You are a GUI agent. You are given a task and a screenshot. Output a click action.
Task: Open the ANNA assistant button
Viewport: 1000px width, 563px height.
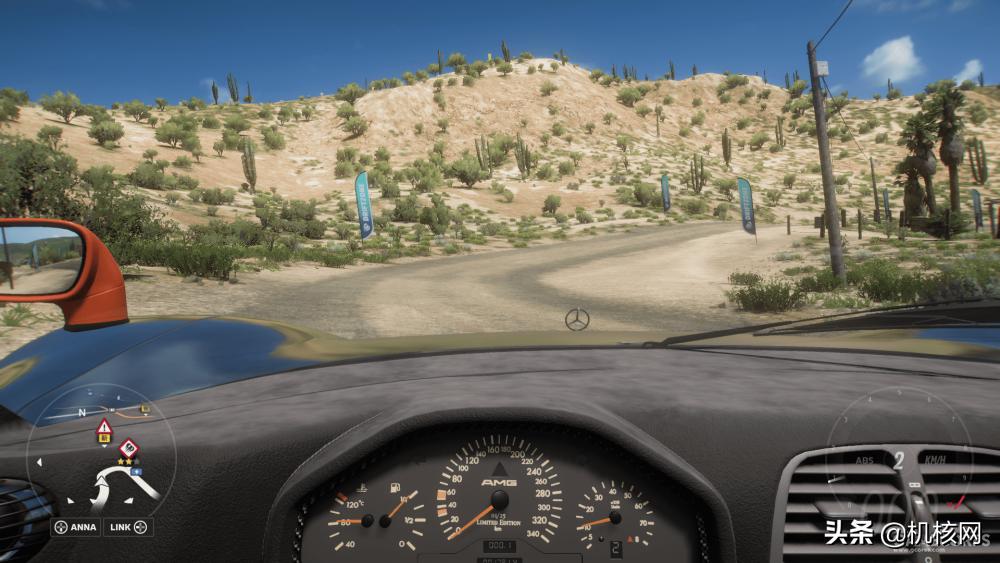point(76,527)
